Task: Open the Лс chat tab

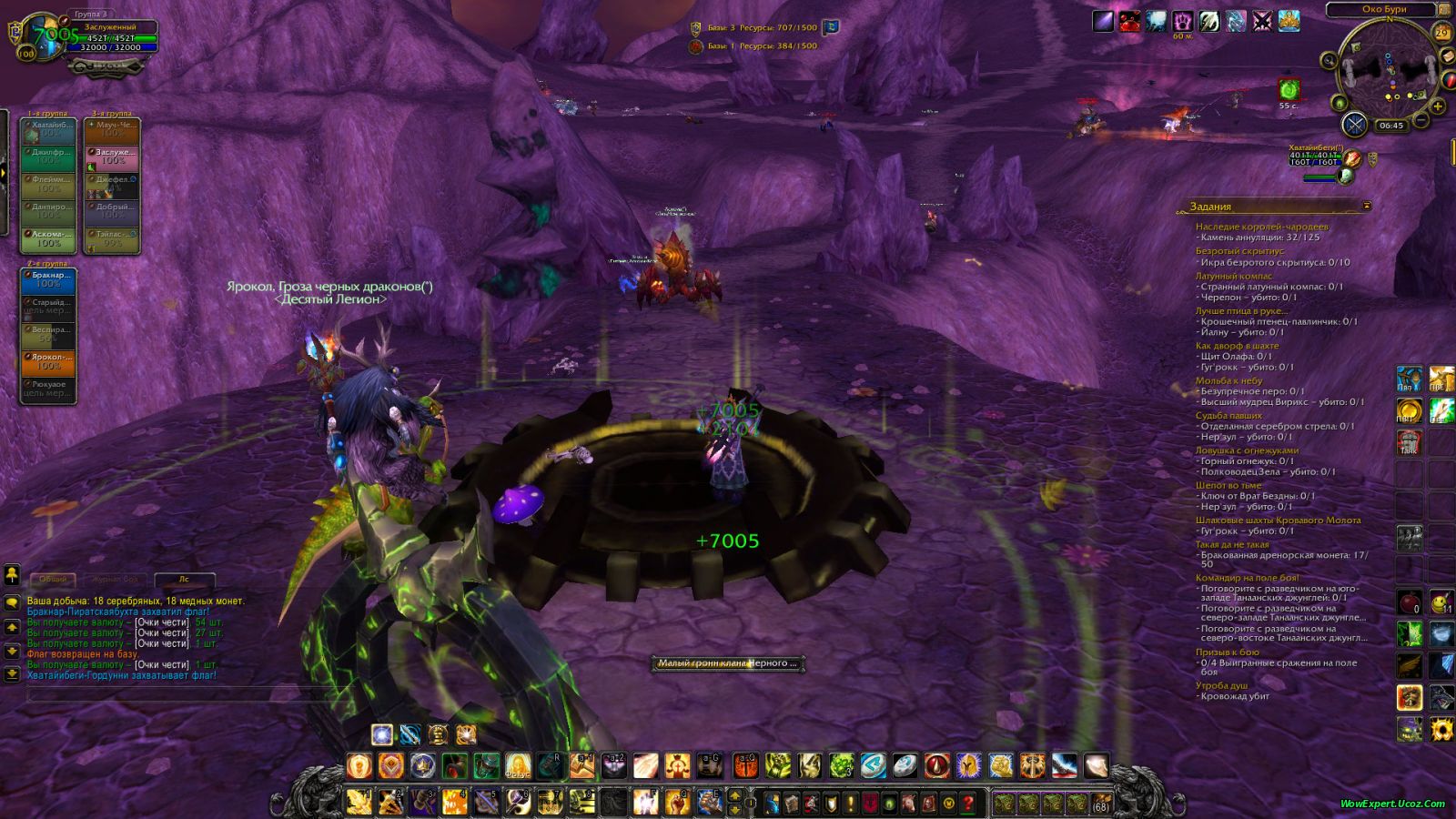Action: [x=185, y=579]
